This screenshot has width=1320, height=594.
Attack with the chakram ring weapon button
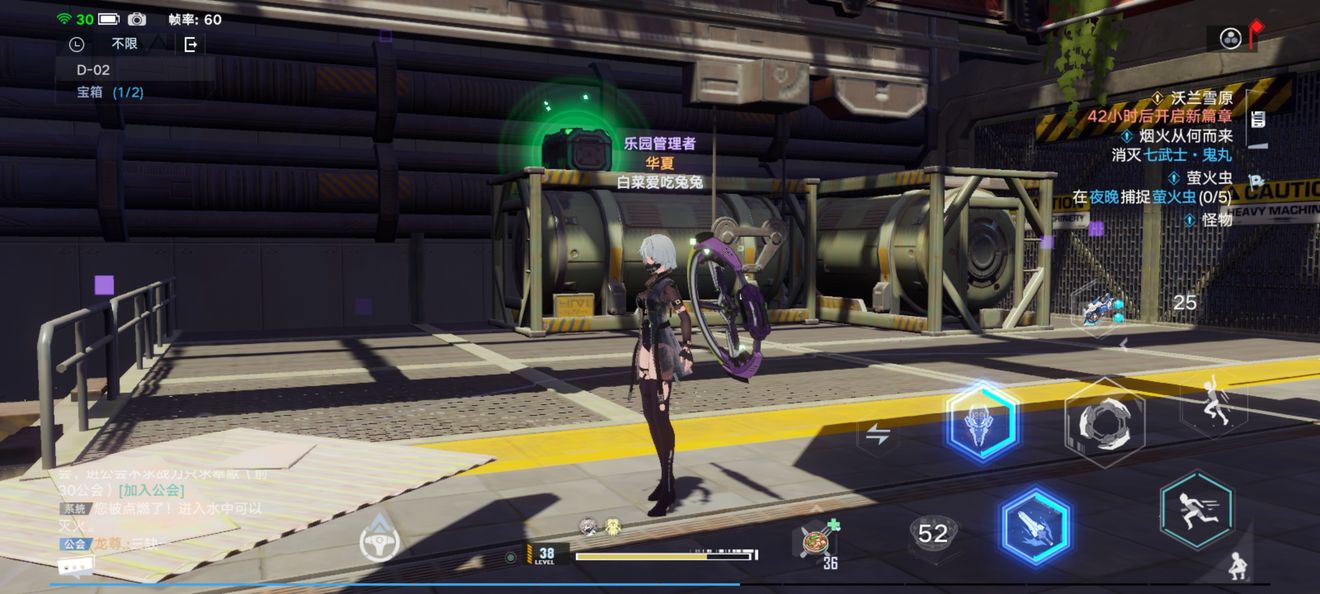point(1104,422)
